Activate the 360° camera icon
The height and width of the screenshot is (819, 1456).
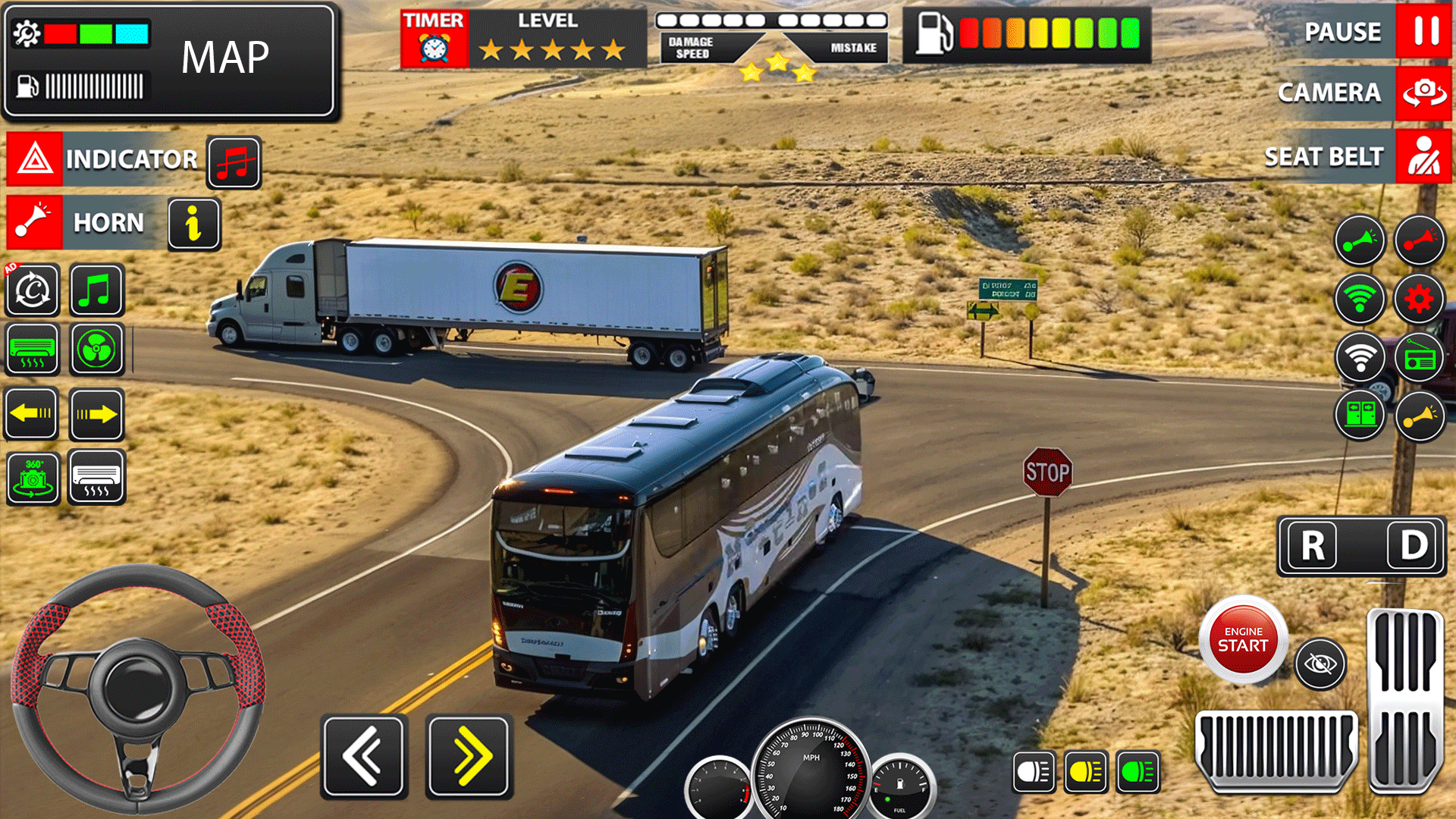point(32,479)
